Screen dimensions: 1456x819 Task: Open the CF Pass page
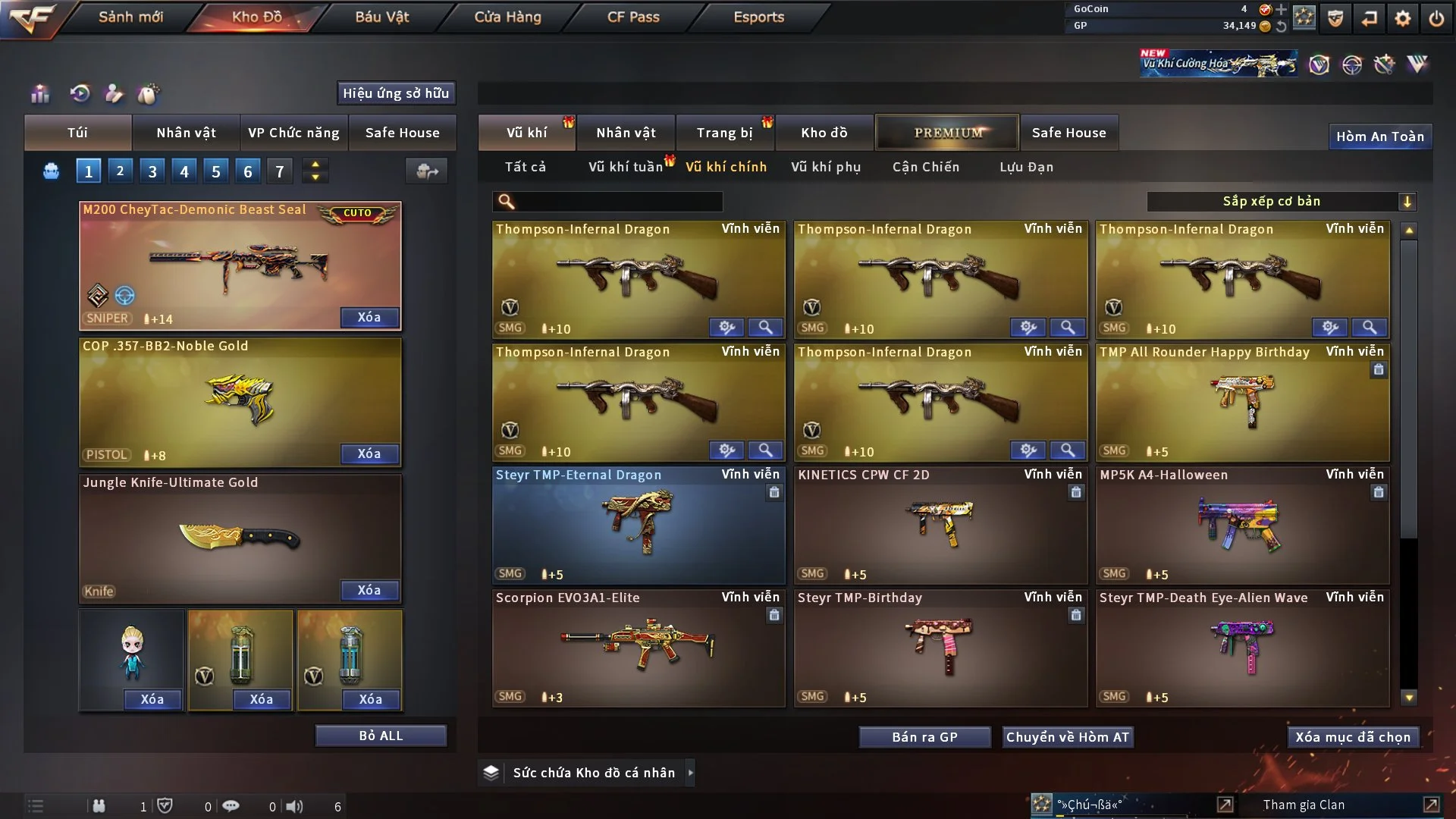pos(633,17)
